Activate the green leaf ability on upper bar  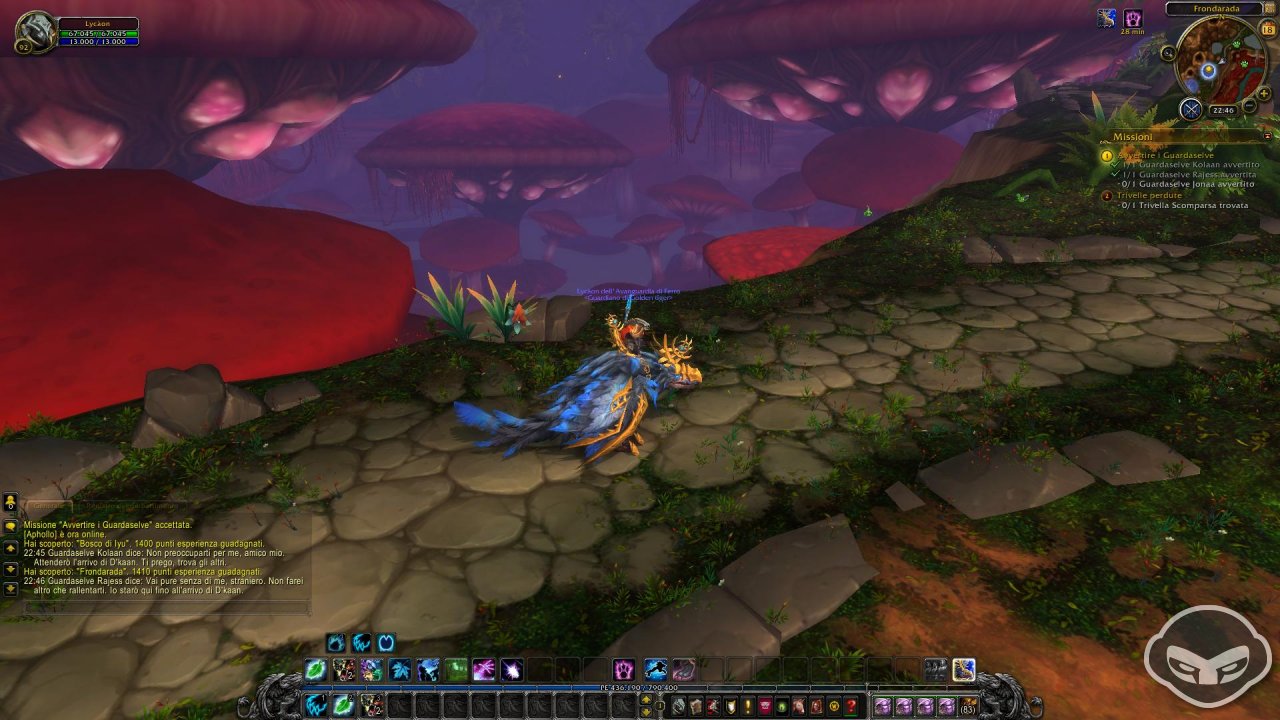pyautogui.click(x=316, y=670)
